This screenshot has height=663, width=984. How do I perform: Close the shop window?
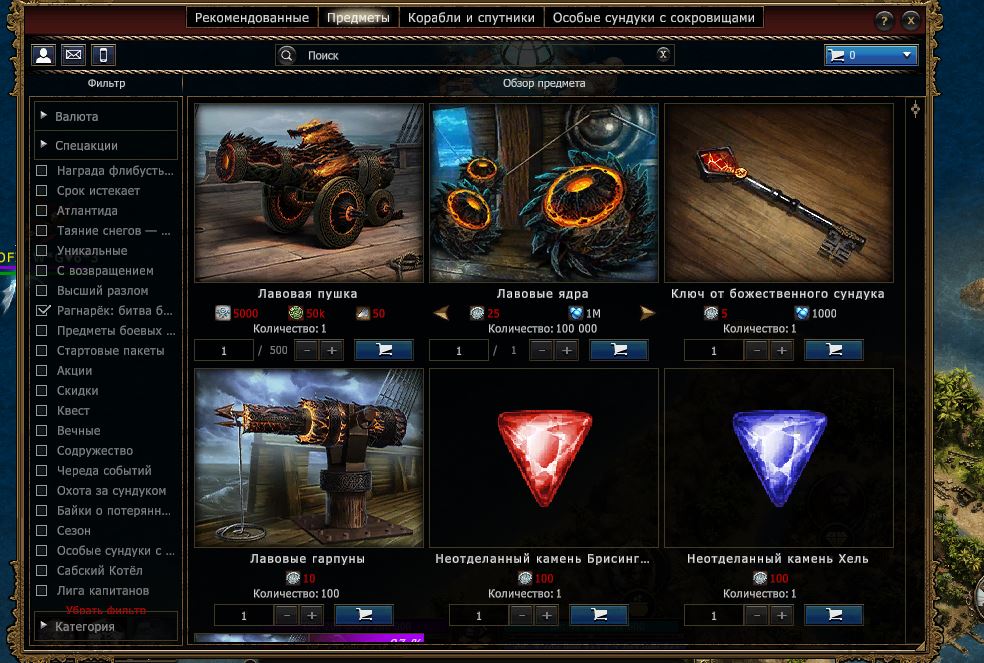click(910, 20)
